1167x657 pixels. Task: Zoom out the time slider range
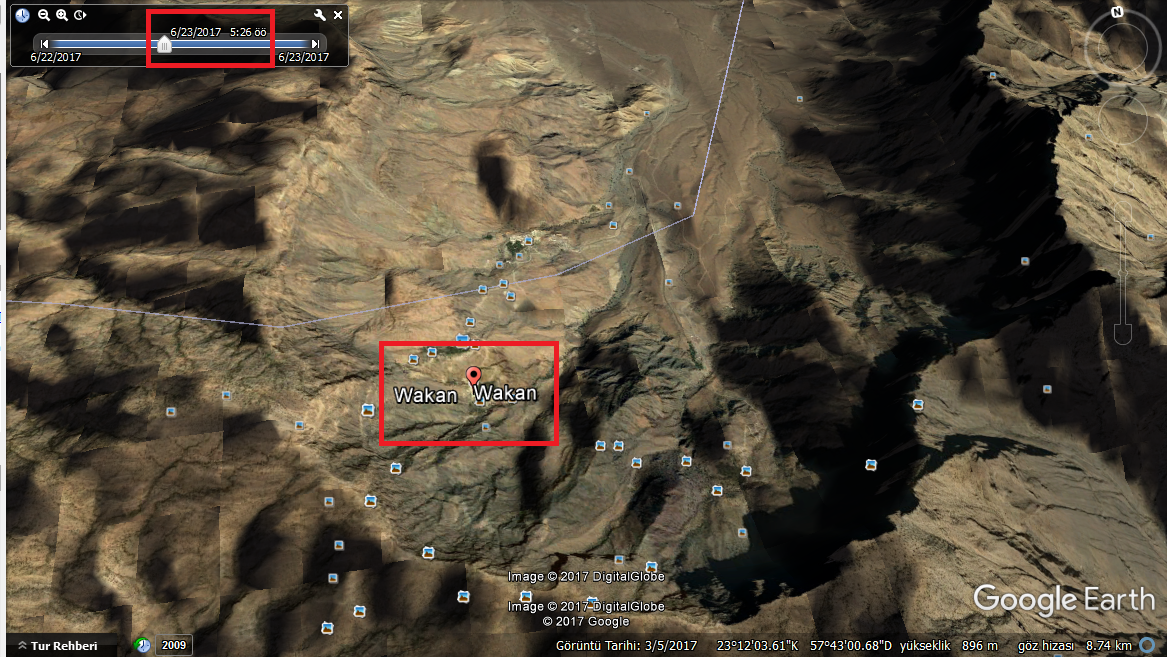coord(43,15)
